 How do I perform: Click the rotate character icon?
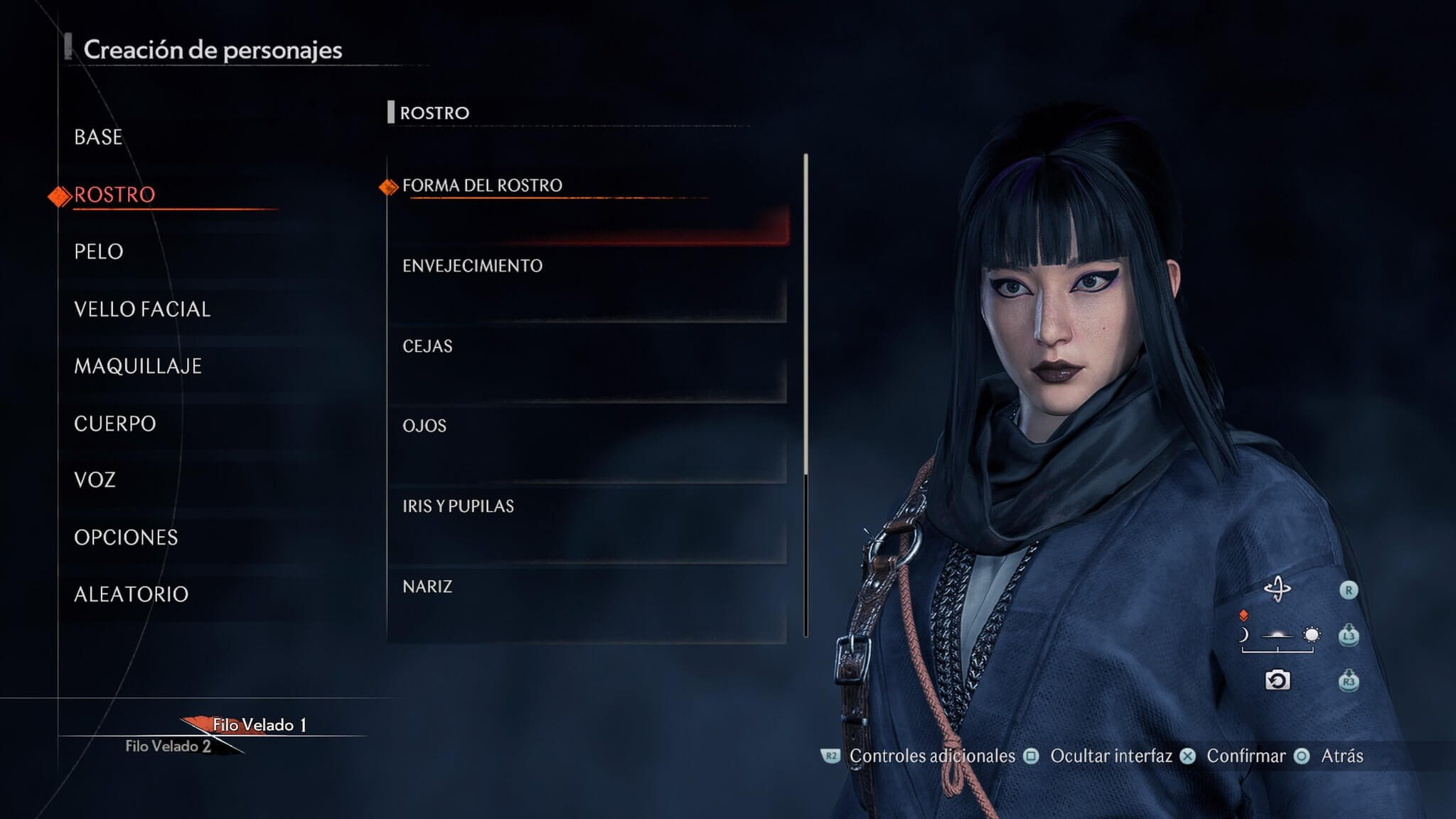[1278, 589]
